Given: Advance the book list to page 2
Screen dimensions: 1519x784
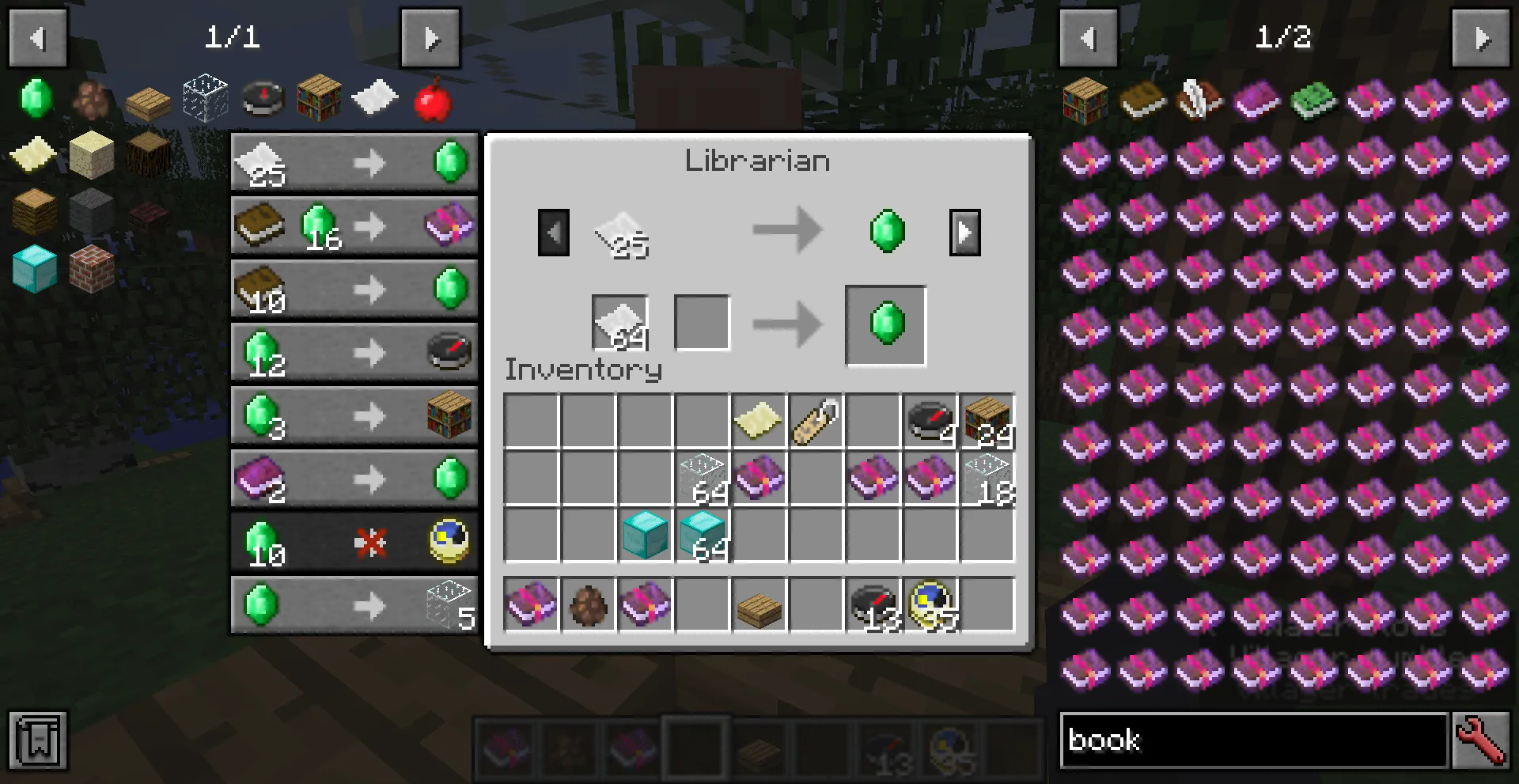Looking at the screenshot, I should (x=1483, y=37).
